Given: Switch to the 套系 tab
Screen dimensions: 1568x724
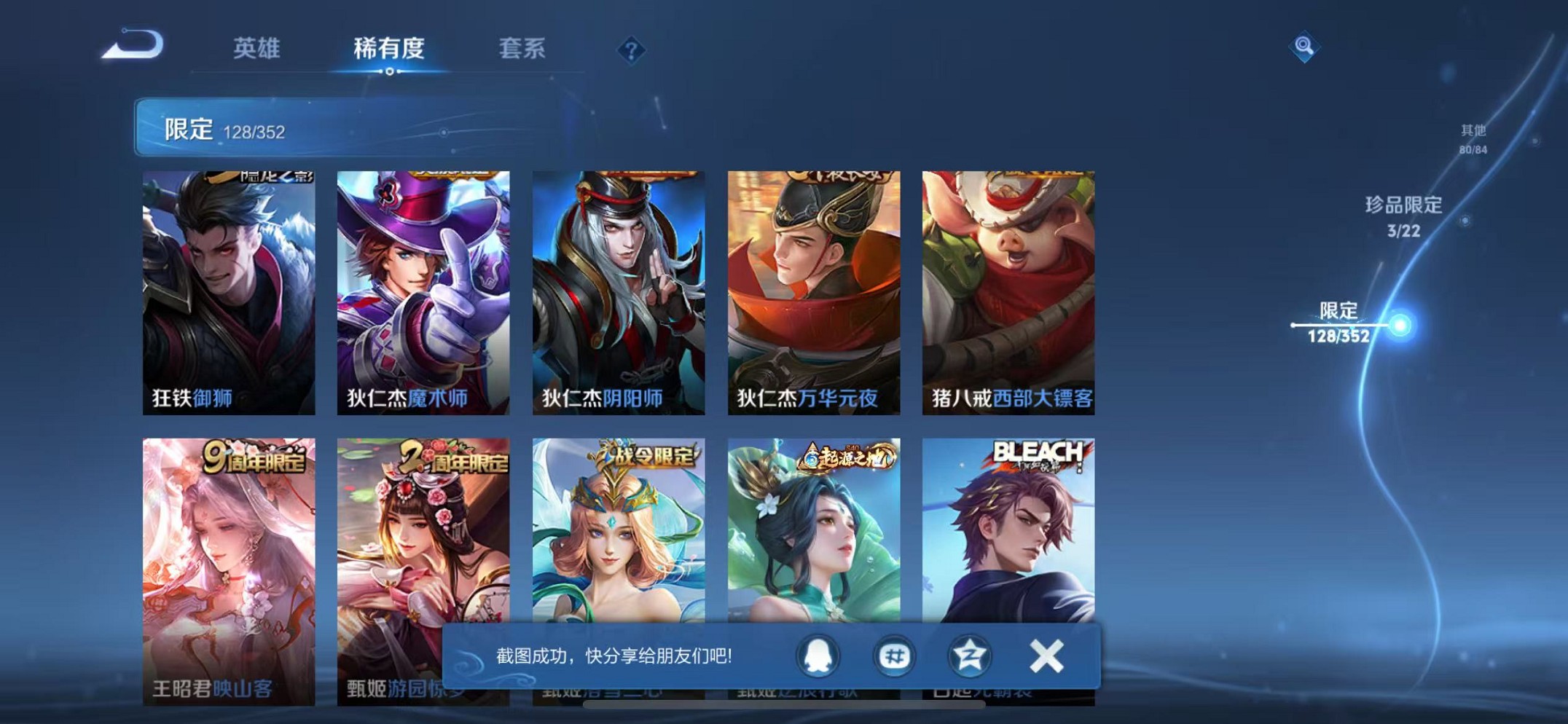Looking at the screenshot, I should [x=522, y=50].
